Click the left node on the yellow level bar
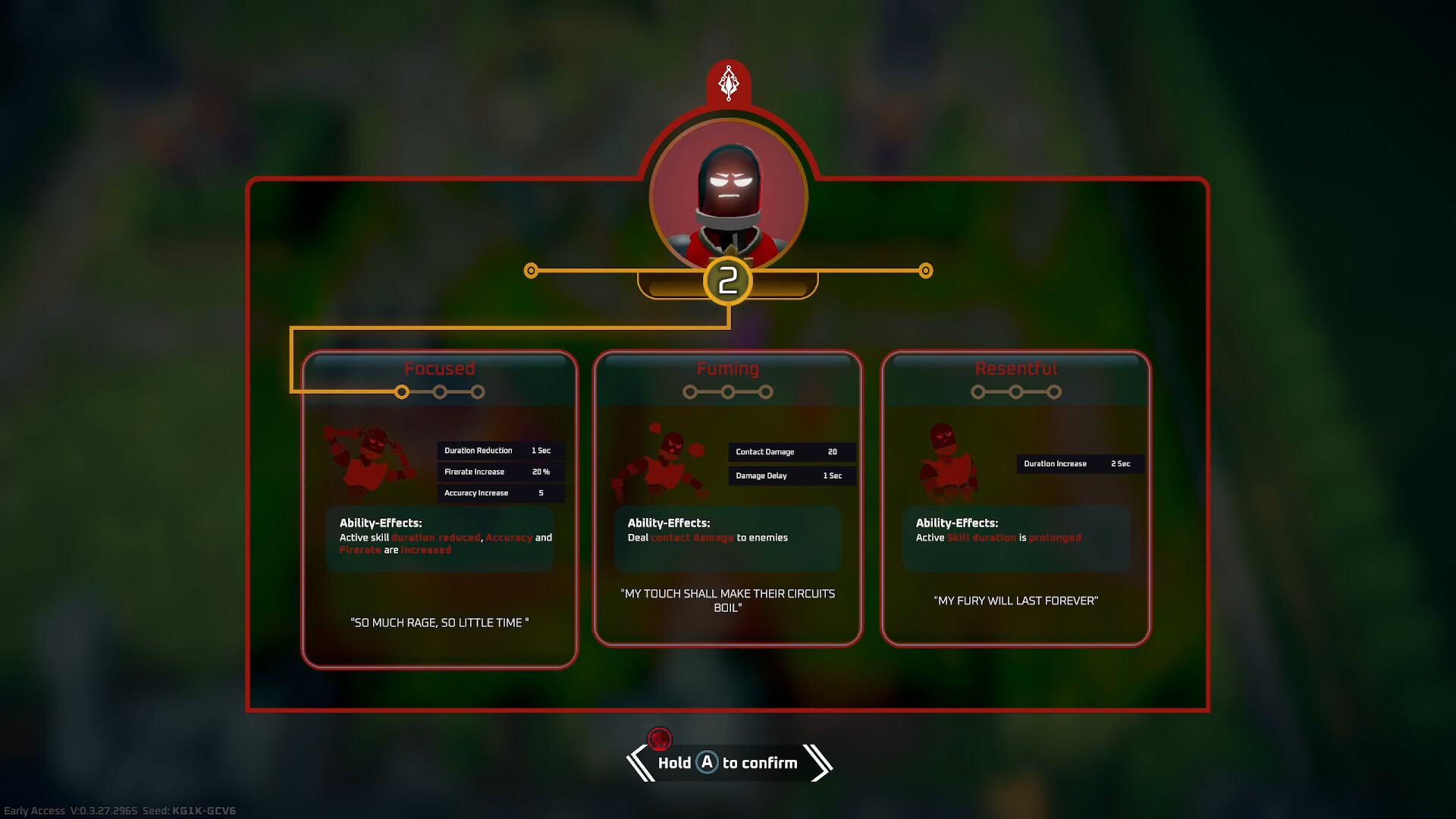This screenshot has width=1456, height=819. pyautogui.click(x=531, y=270)
